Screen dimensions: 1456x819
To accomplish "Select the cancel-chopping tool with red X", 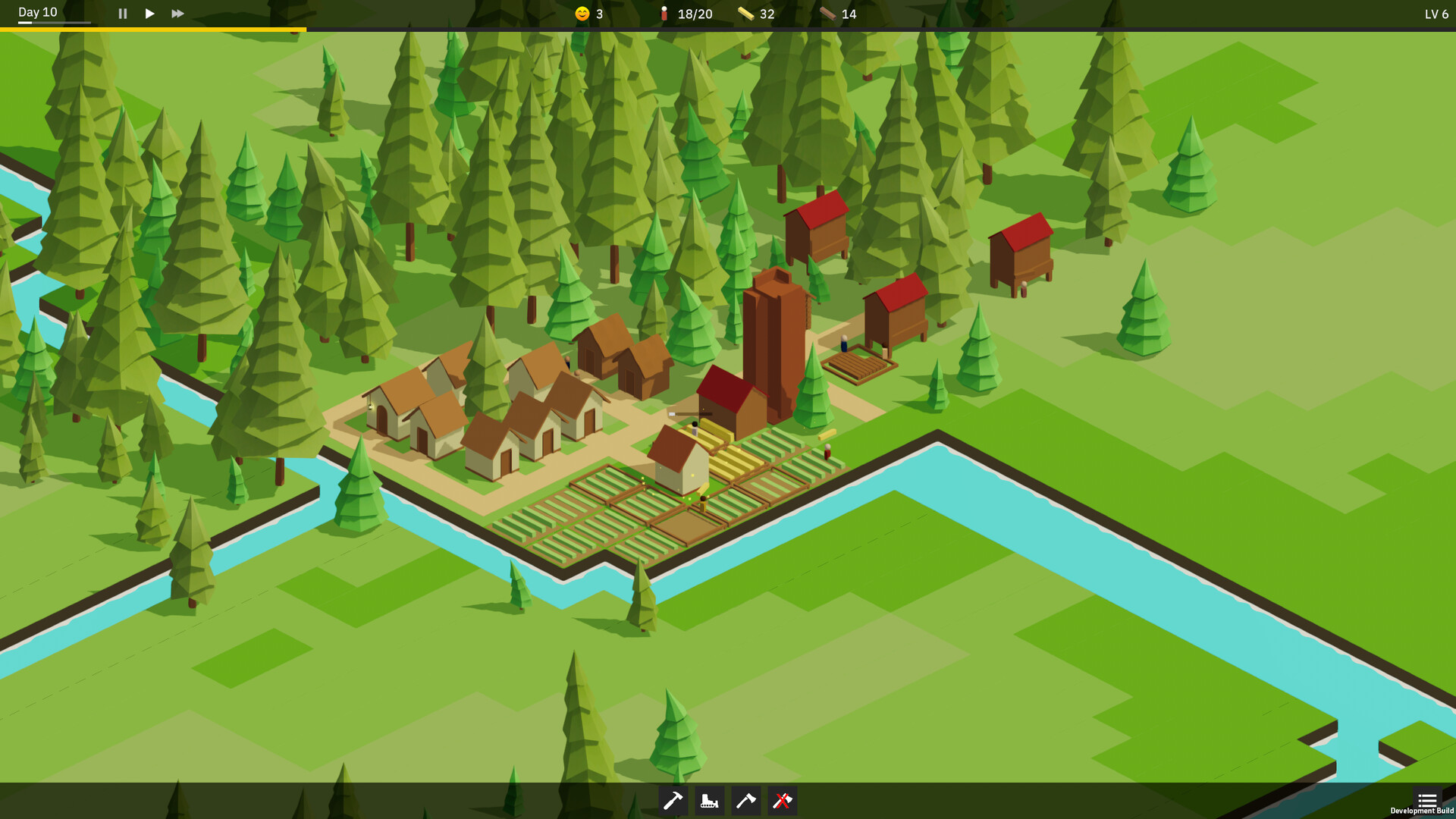I will 782,800.
